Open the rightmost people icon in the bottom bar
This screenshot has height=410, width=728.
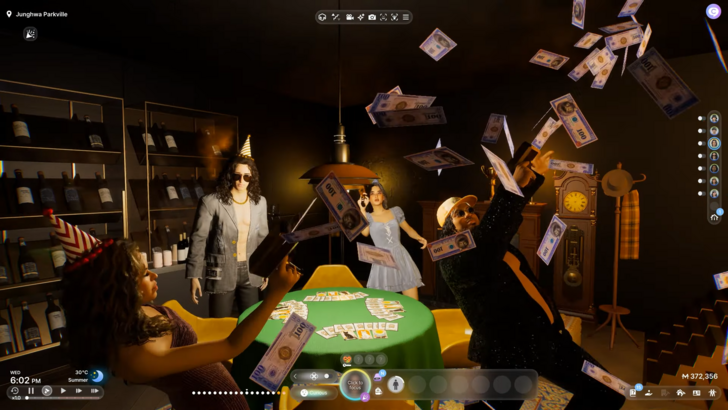712,393
